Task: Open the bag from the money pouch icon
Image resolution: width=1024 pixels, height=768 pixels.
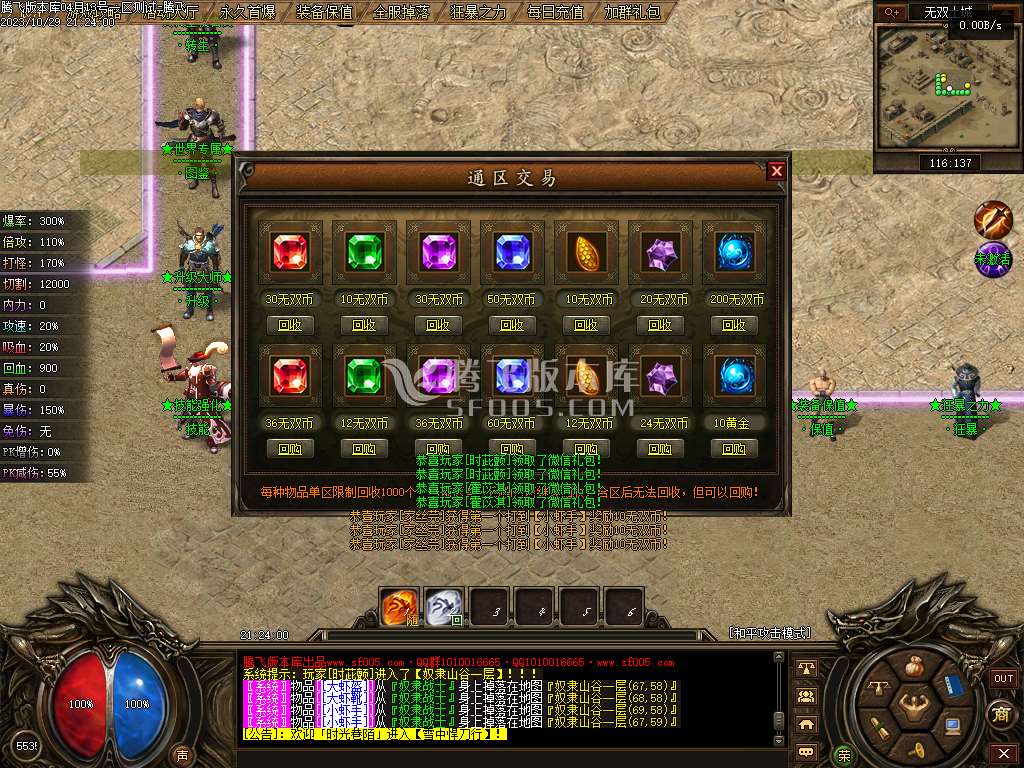Action: tap(913, 667)
